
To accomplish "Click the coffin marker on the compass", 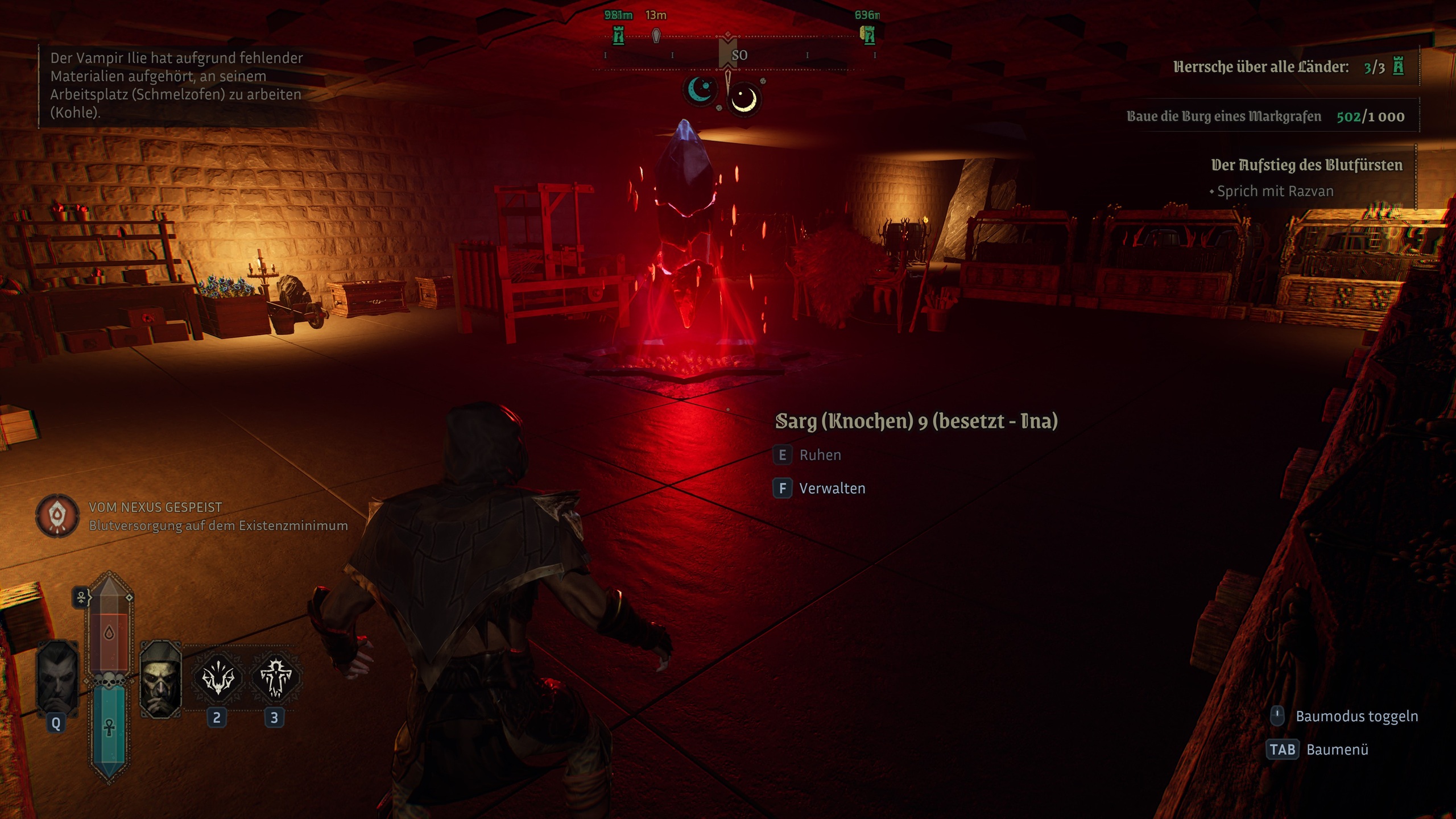I will (656, 36).
